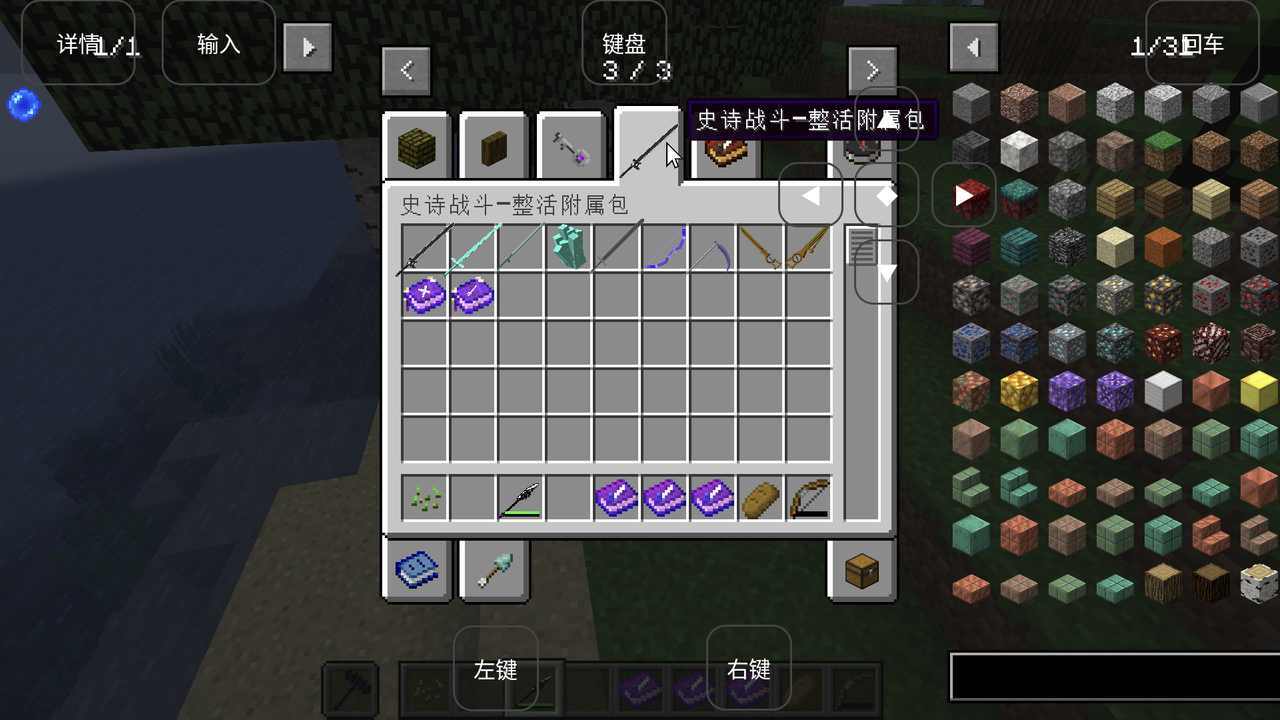
Task: Pick the purple scythe weapon
Action: click(713, 248)
